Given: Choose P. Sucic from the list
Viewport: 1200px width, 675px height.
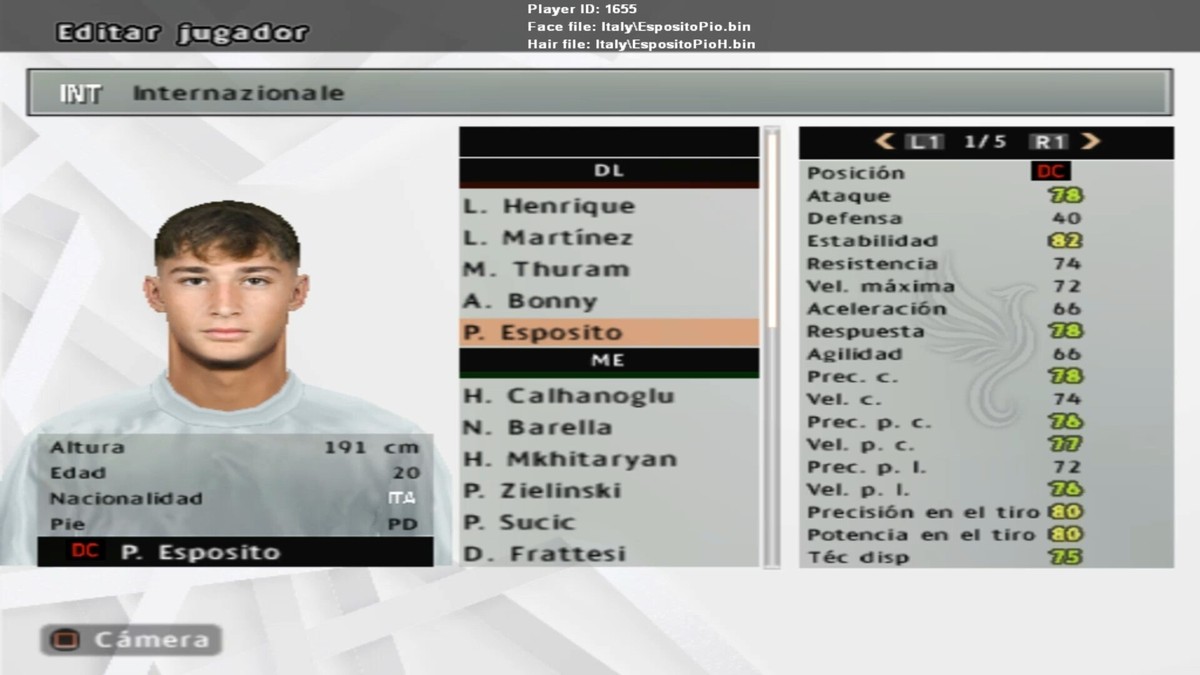Looking at the screenshot, I should [519, 522].
